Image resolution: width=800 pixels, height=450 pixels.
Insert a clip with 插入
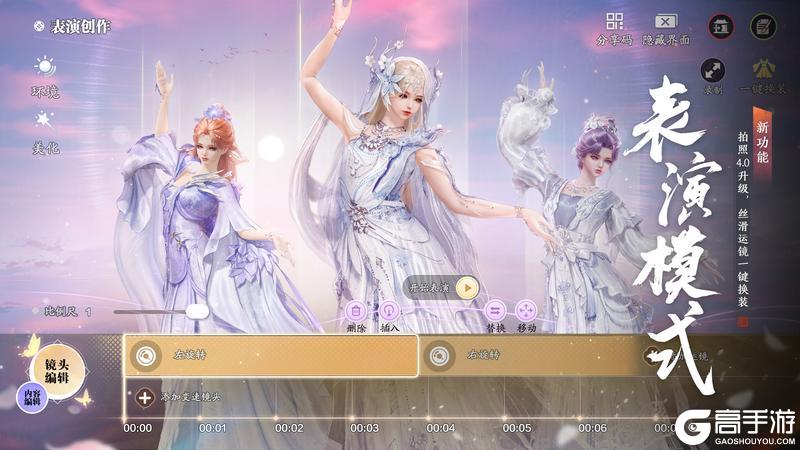coord(388,311)
